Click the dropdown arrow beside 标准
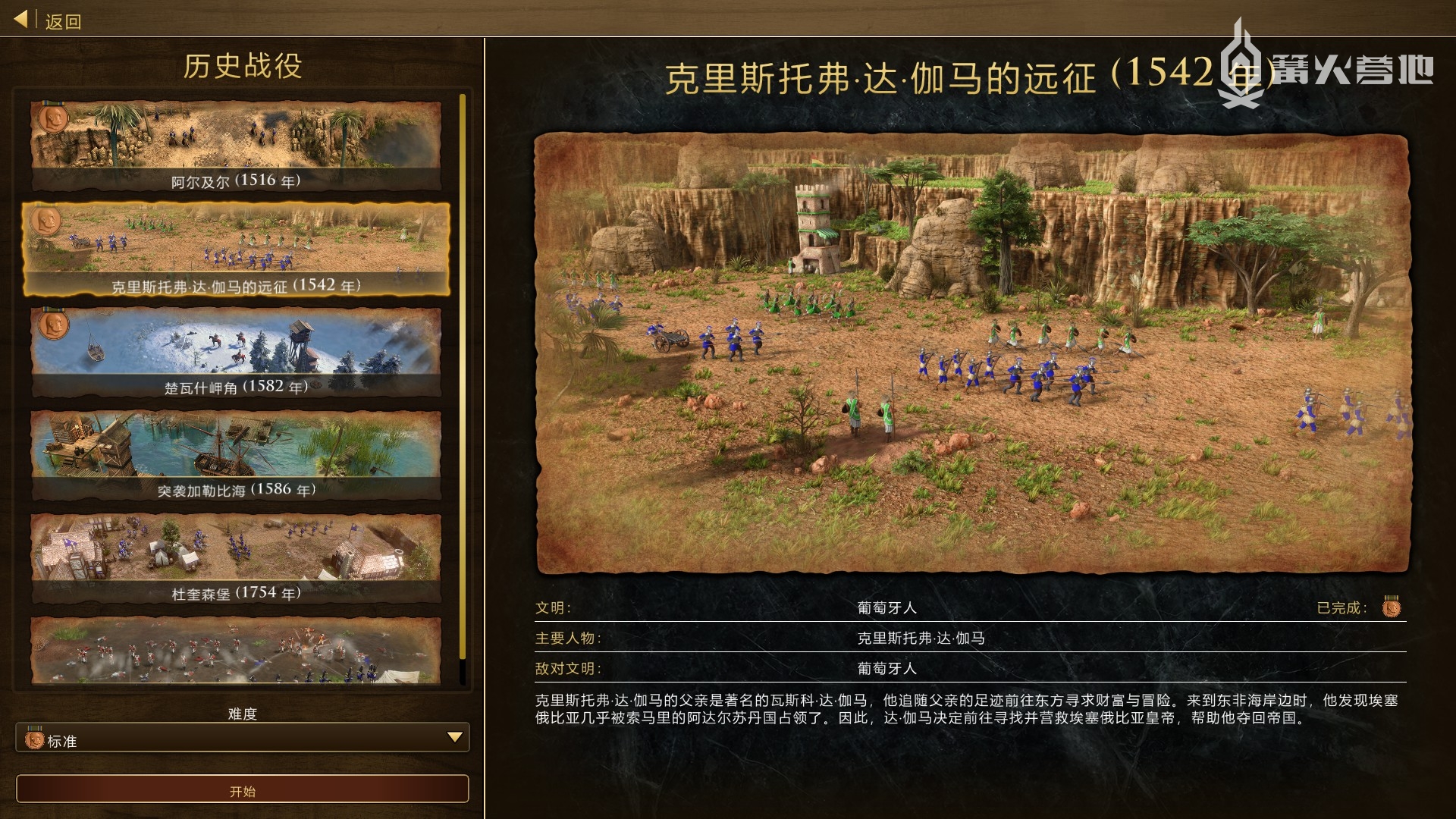The width and height of the screenshot is (1456, 819). (x=454, y=737)
